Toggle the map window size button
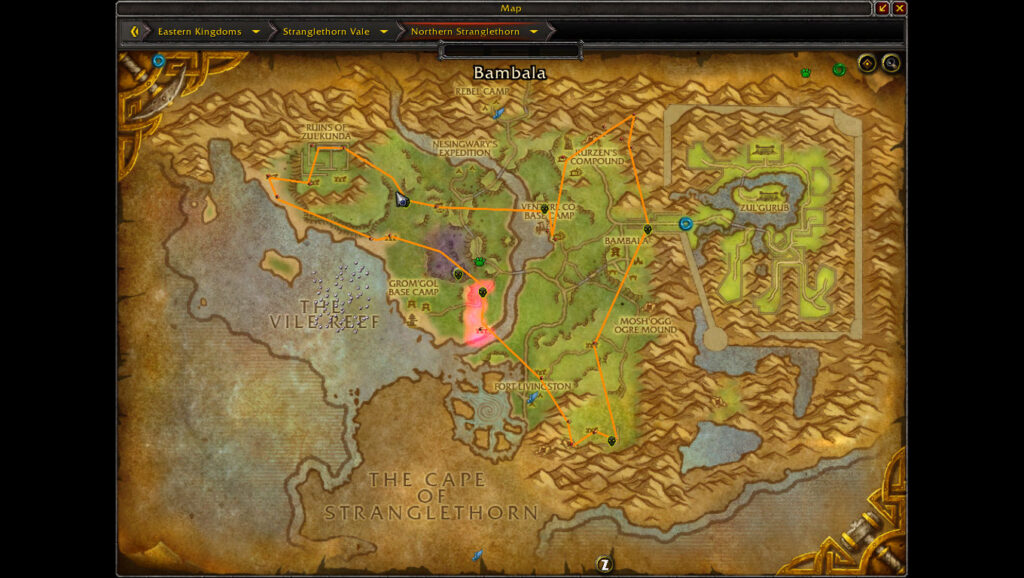The width and height of the screenshot is (1024, 578). (x=882, y=8)
